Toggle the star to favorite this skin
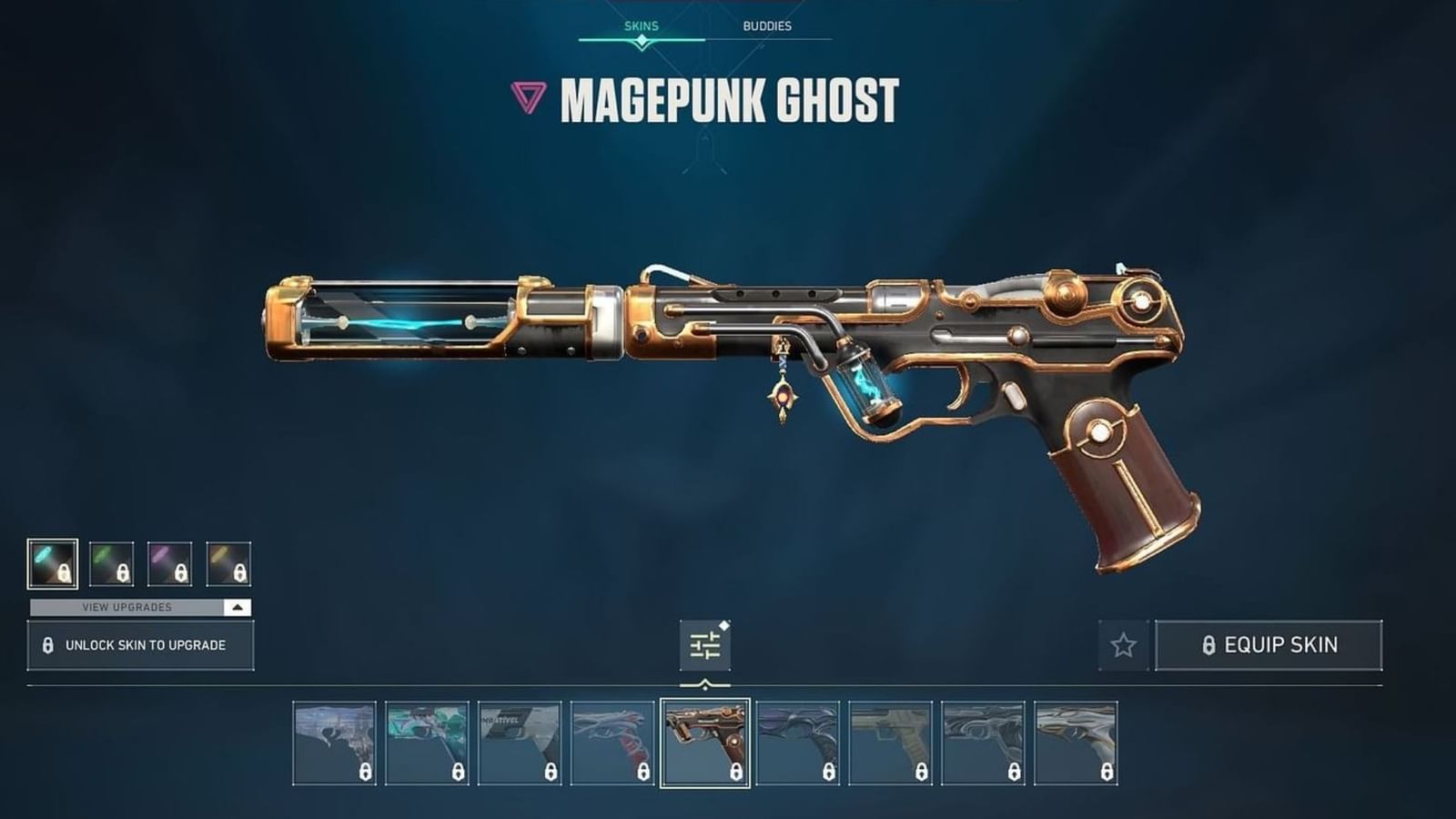Image resolution: width=1456 pixels, height=819 pixels. (x=1121, y=646)
